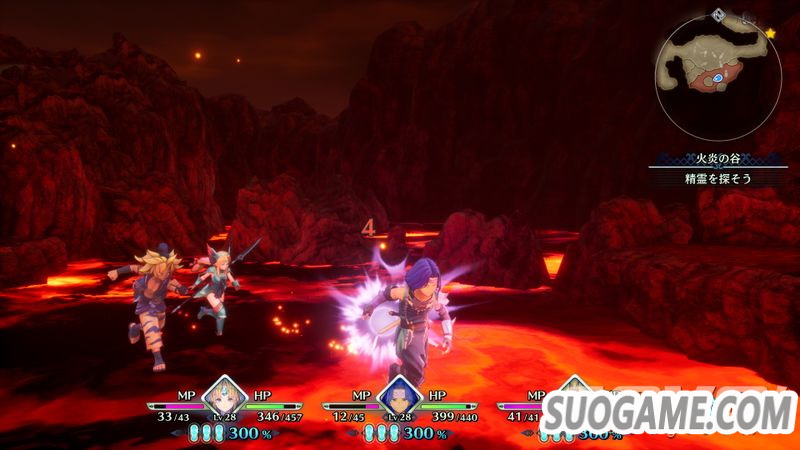
Task: Select the 精霊を探そう objective tracker
Action: coord(711,178)
